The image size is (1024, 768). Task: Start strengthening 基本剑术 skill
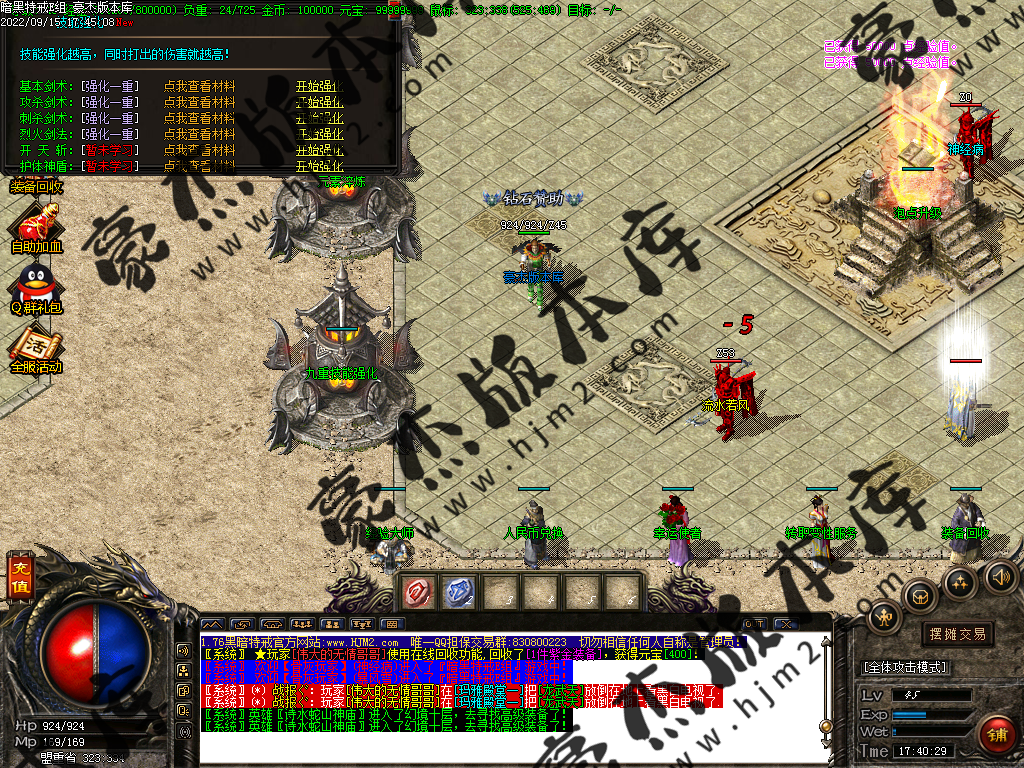[319, 86]
